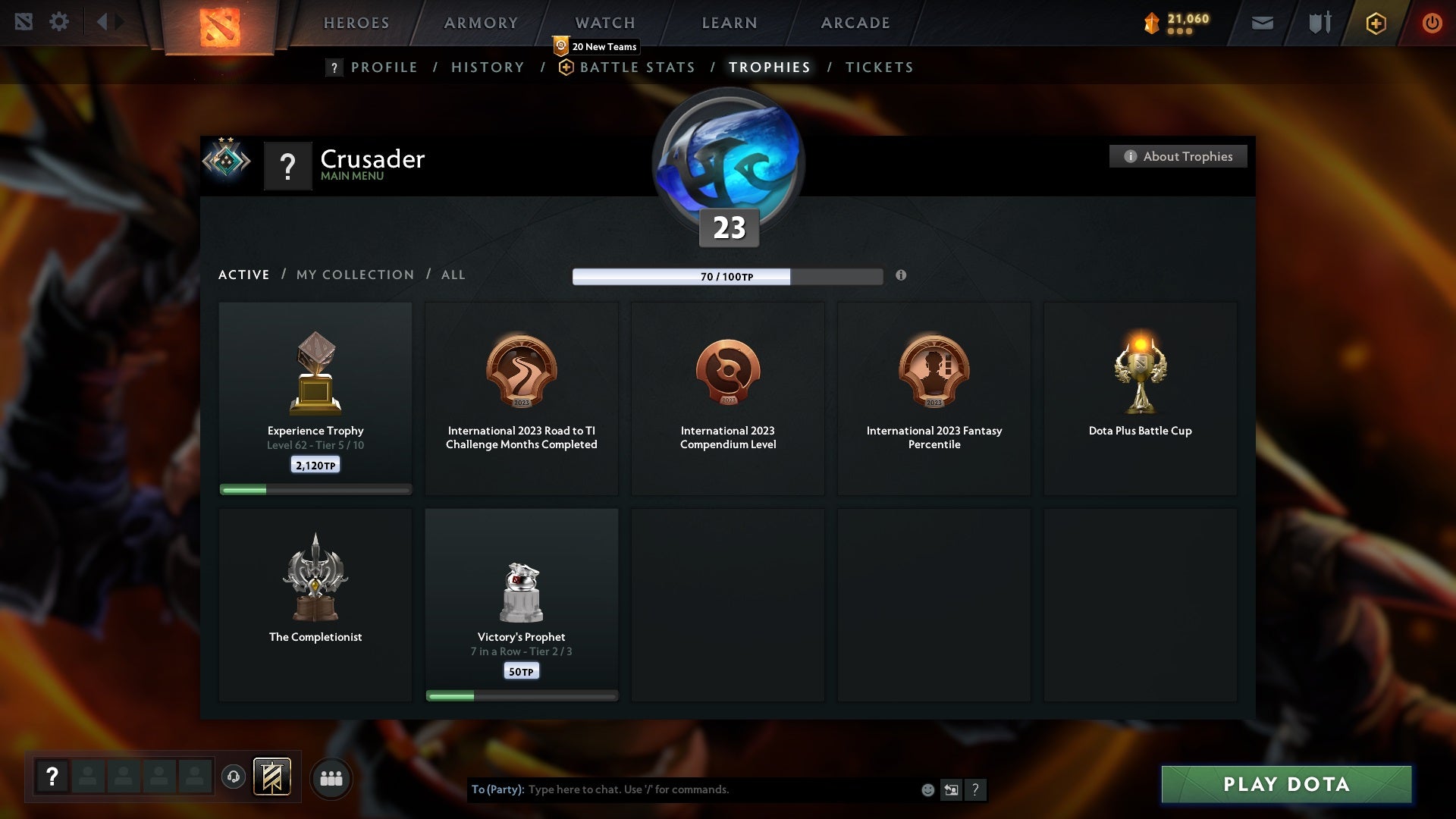Open the settings gear icon

59,22
